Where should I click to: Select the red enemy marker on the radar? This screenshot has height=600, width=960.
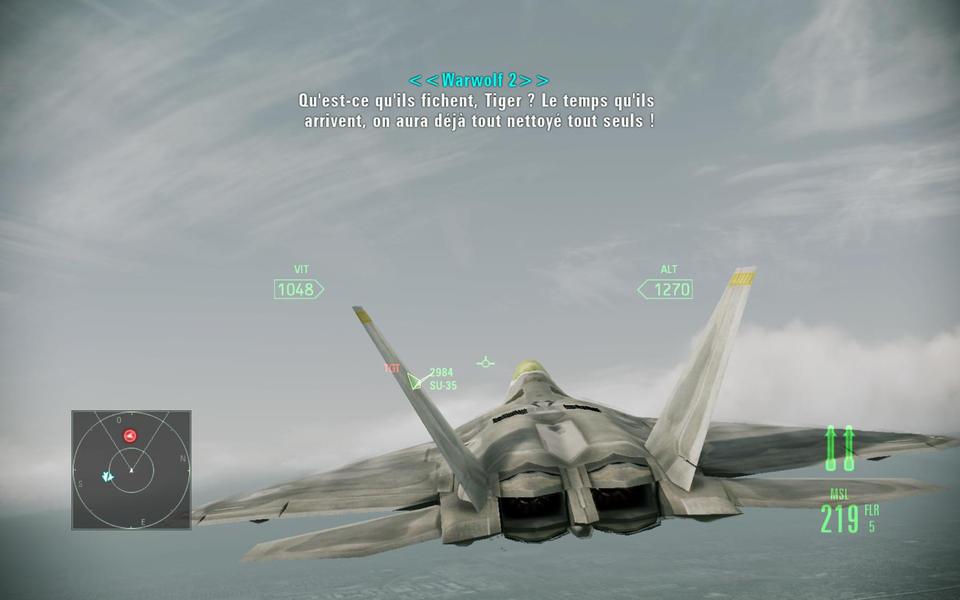130,435
